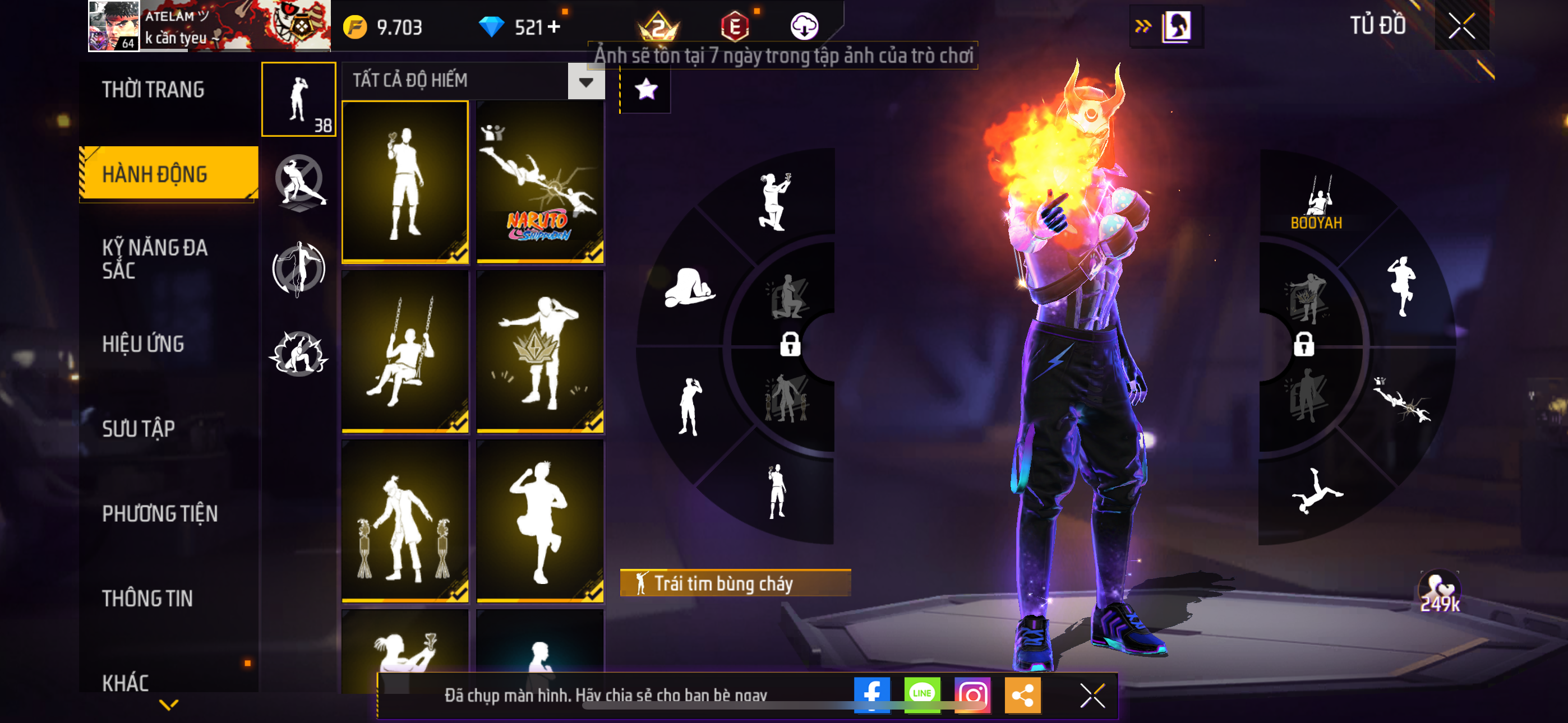
Task: Select the HIỆU ỨNG menu entry
Action: pos(143,344)
